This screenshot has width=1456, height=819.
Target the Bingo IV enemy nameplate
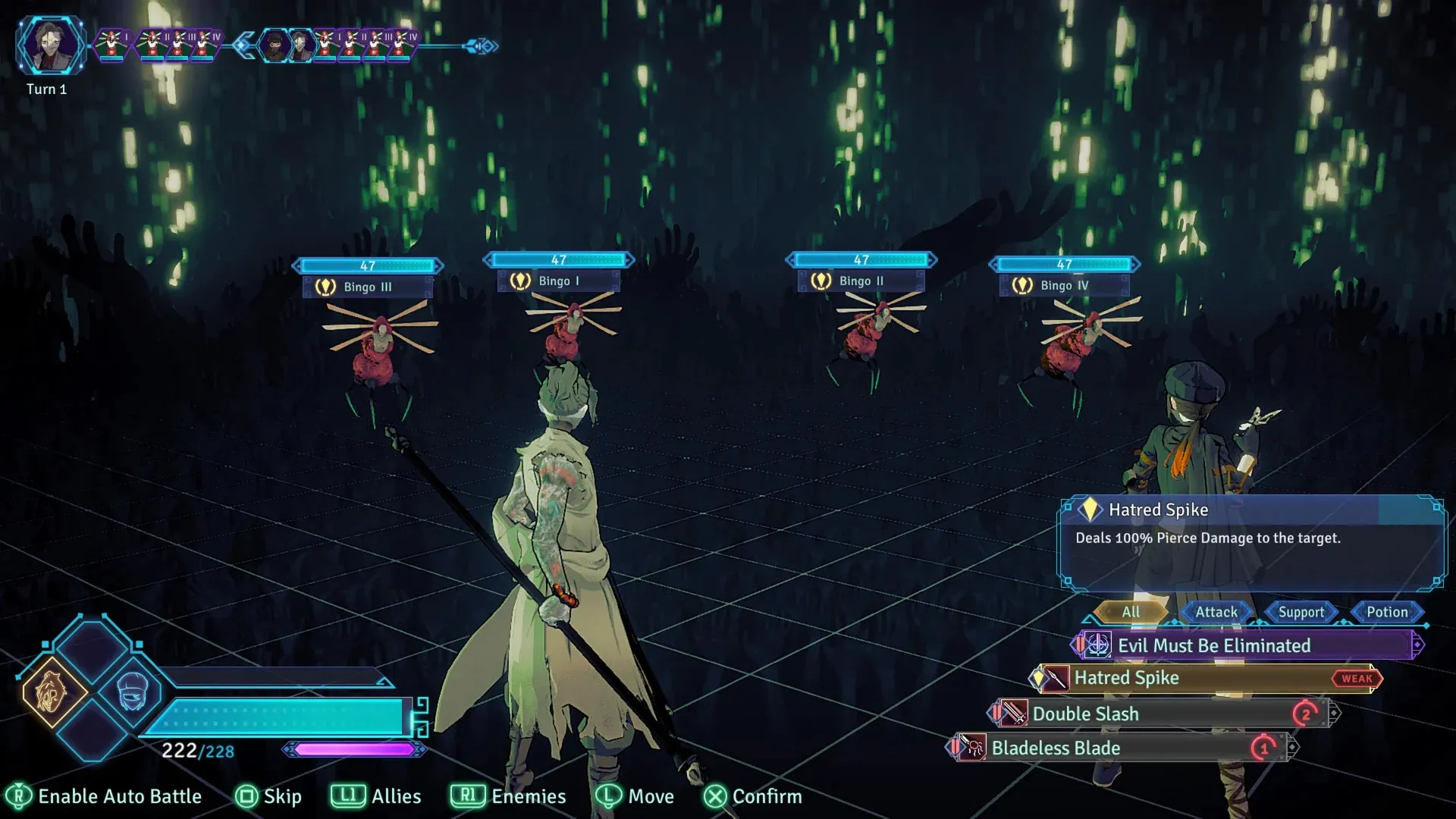(1064, 285)
